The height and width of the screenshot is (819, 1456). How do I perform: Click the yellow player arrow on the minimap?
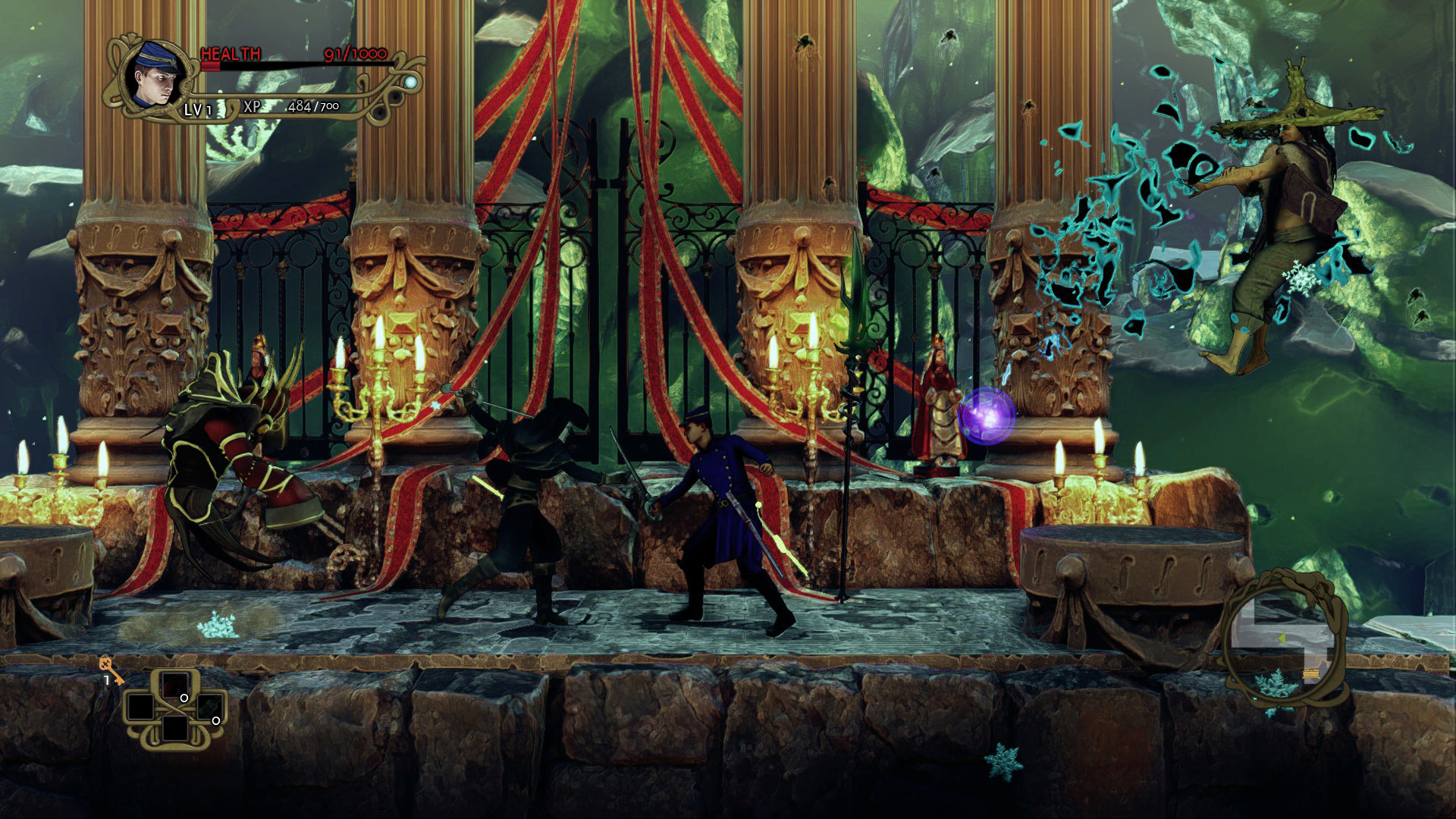click(x=1282, y=639)
